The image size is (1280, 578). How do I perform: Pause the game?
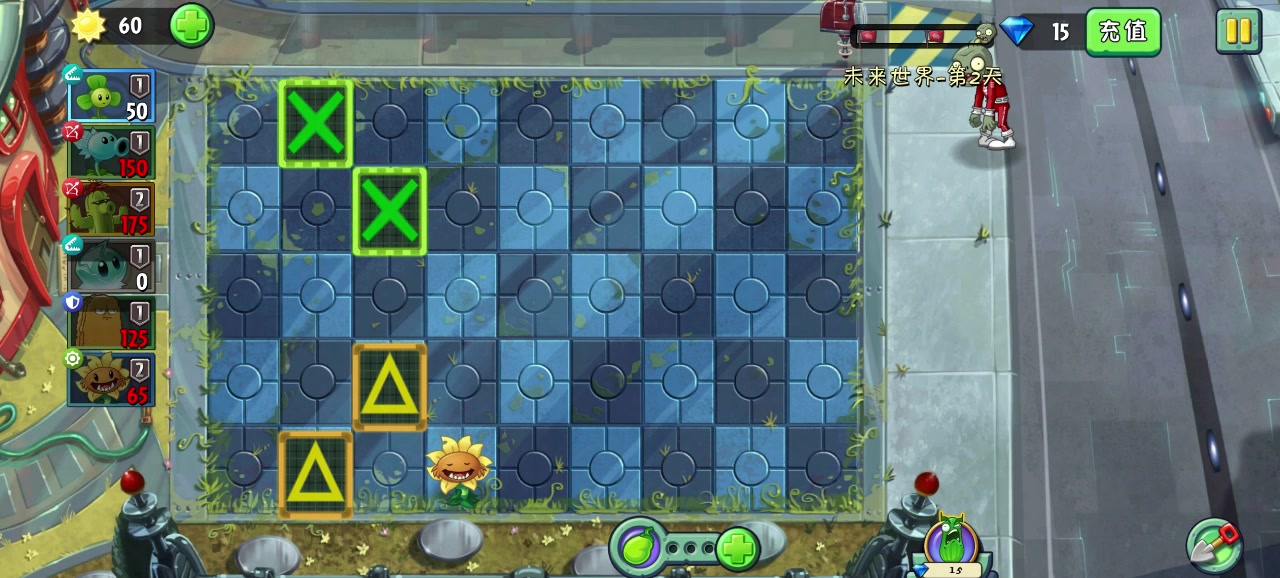[1238, 31]
